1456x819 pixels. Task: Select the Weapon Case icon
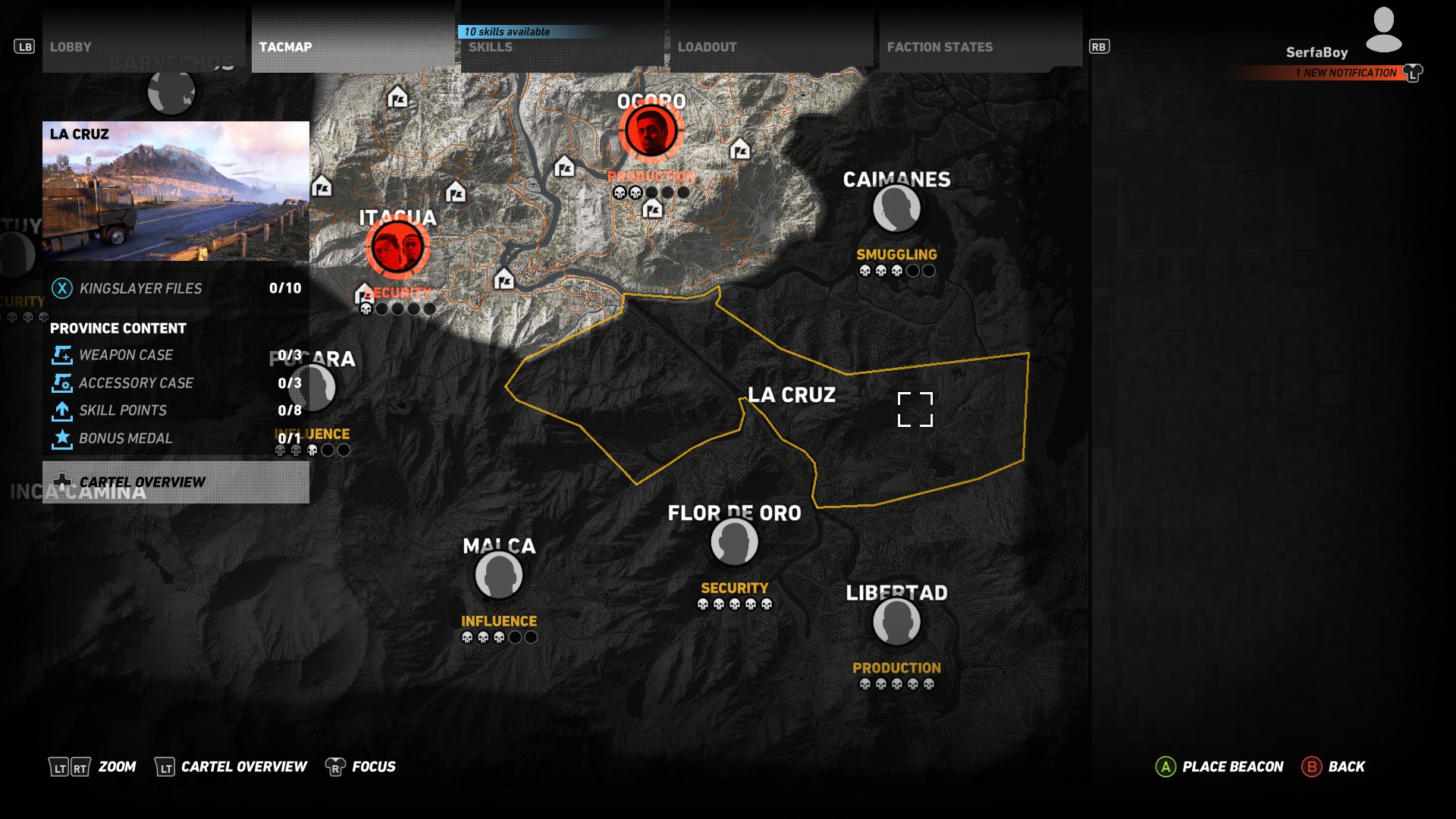pos(62,354)
